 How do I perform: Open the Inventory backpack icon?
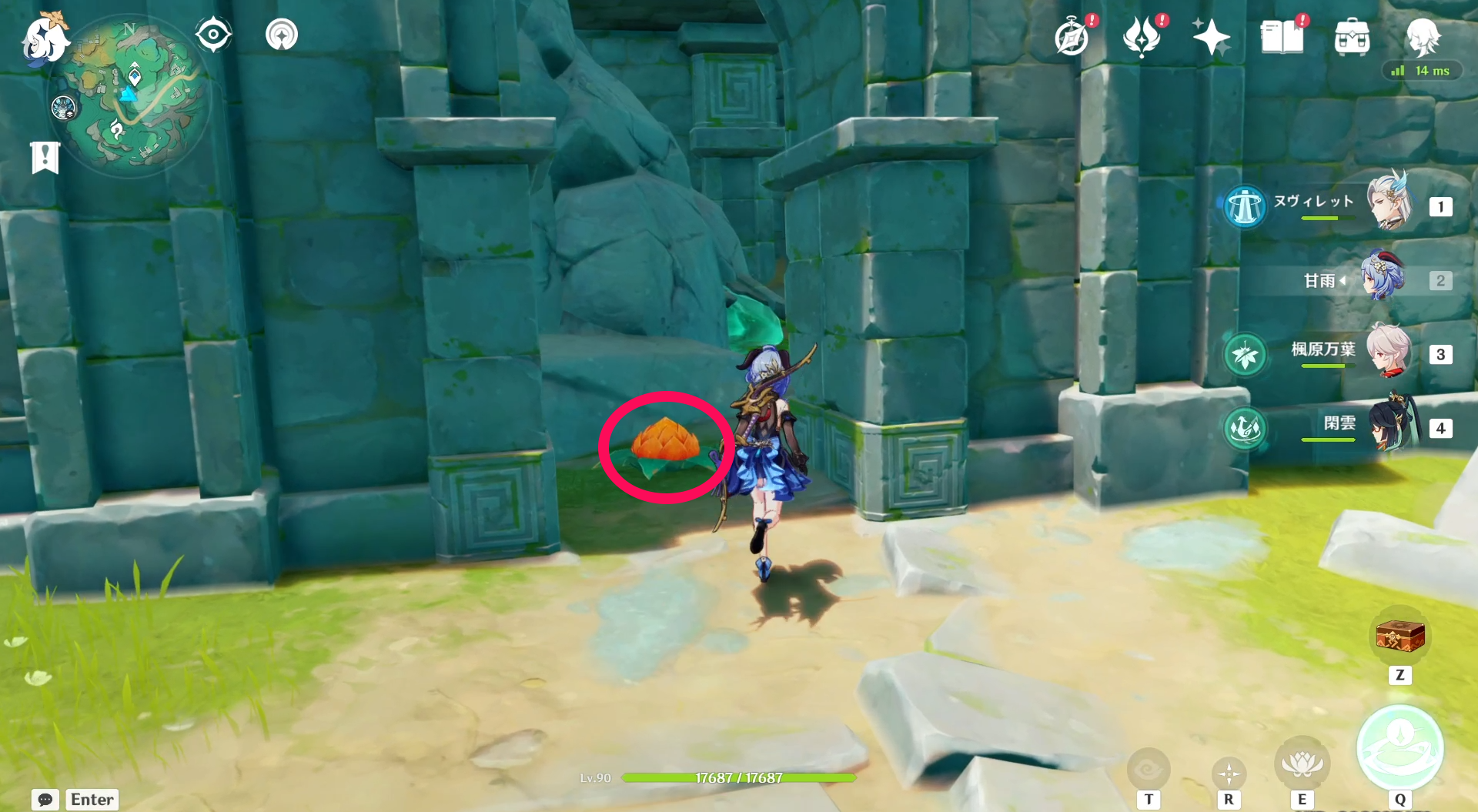point(1351,35)
